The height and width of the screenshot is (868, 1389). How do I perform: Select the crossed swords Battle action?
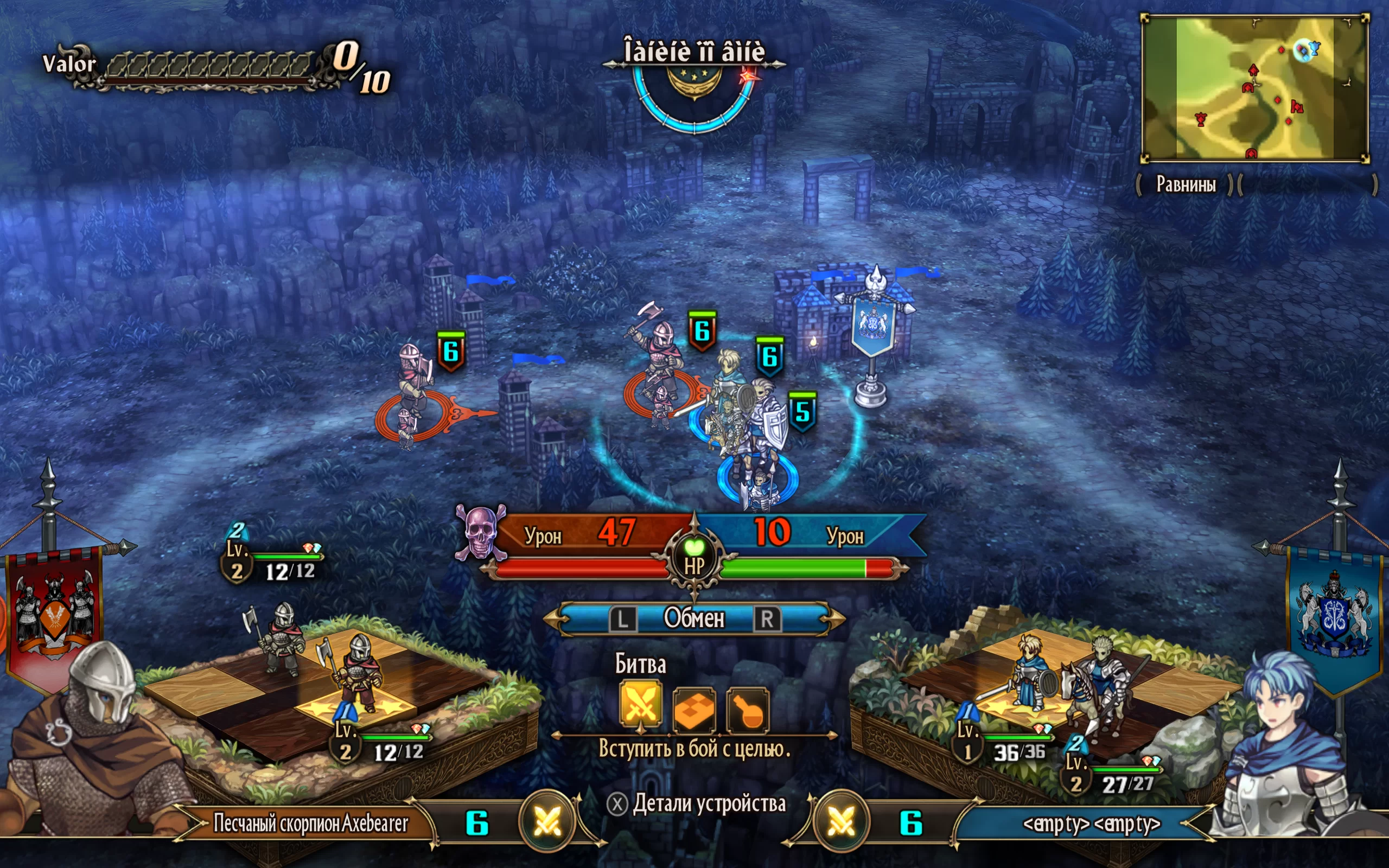641,707
